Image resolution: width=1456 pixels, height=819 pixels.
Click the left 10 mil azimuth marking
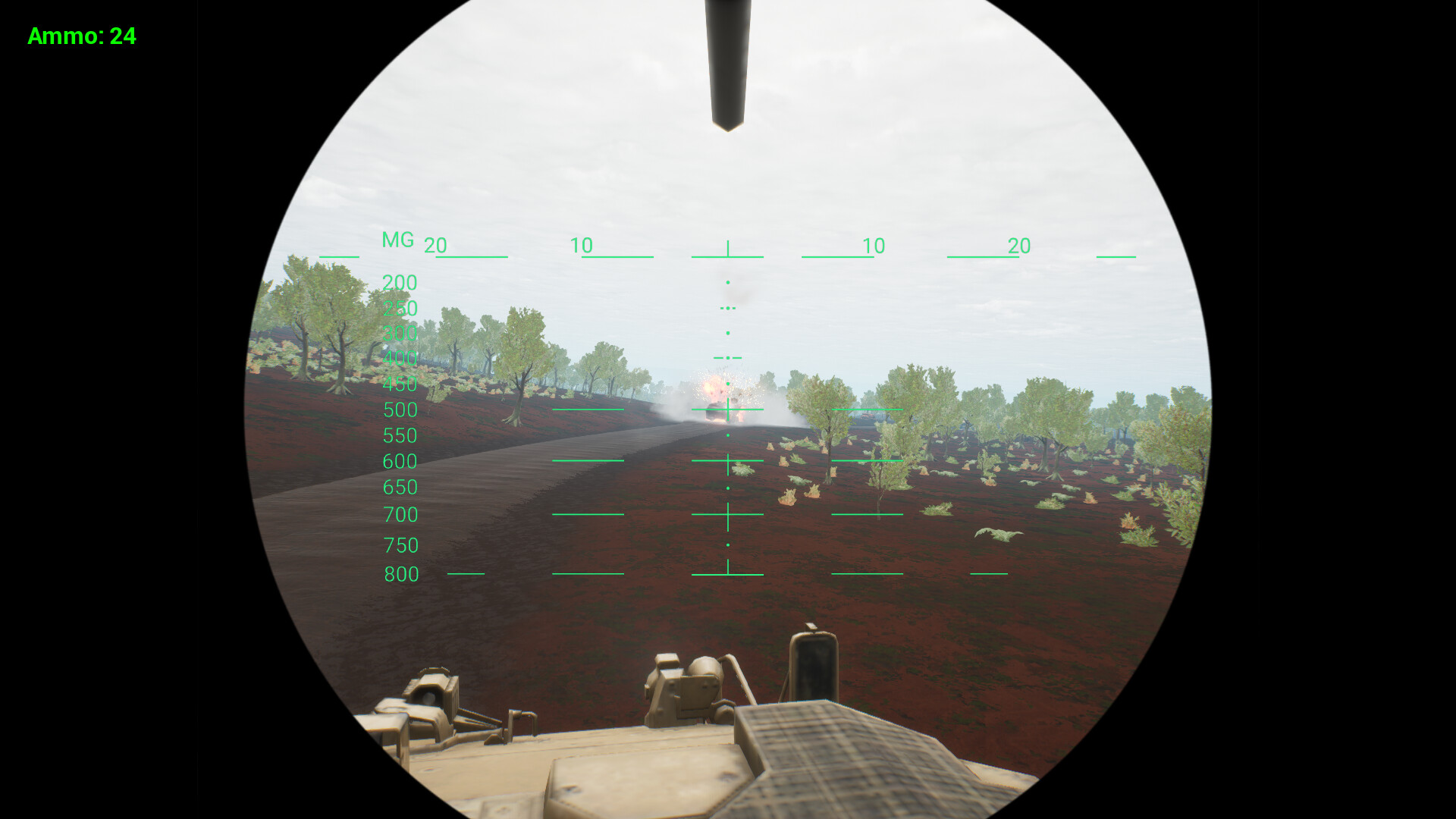582,246
